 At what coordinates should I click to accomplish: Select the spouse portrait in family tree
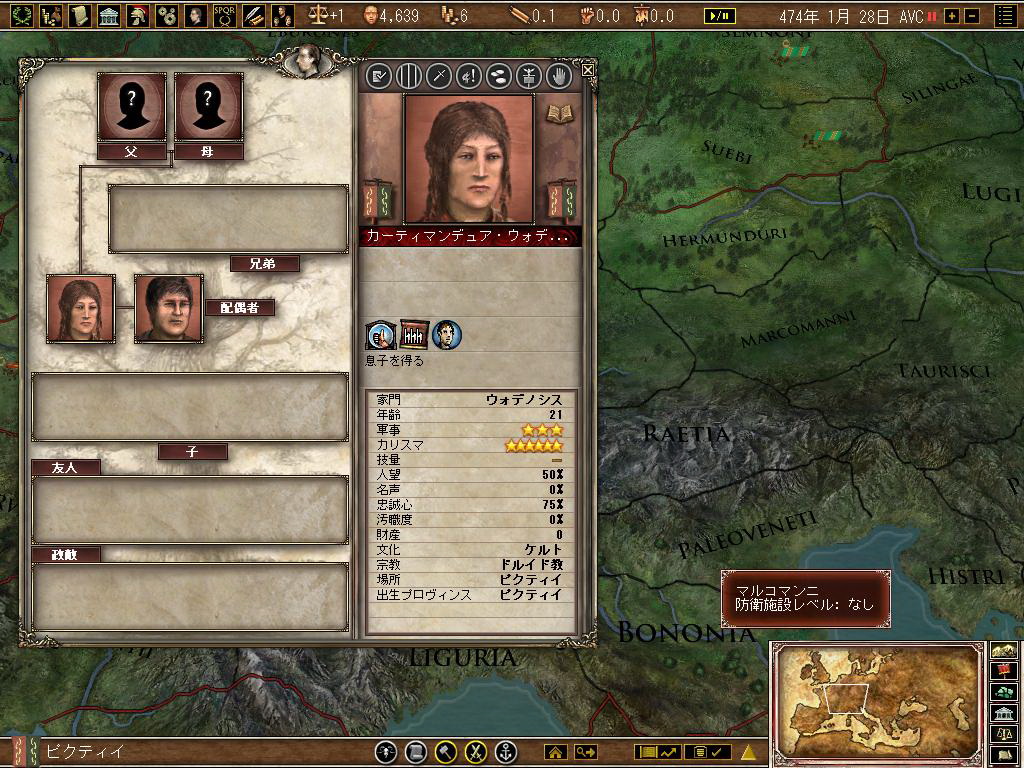(168, 309)
